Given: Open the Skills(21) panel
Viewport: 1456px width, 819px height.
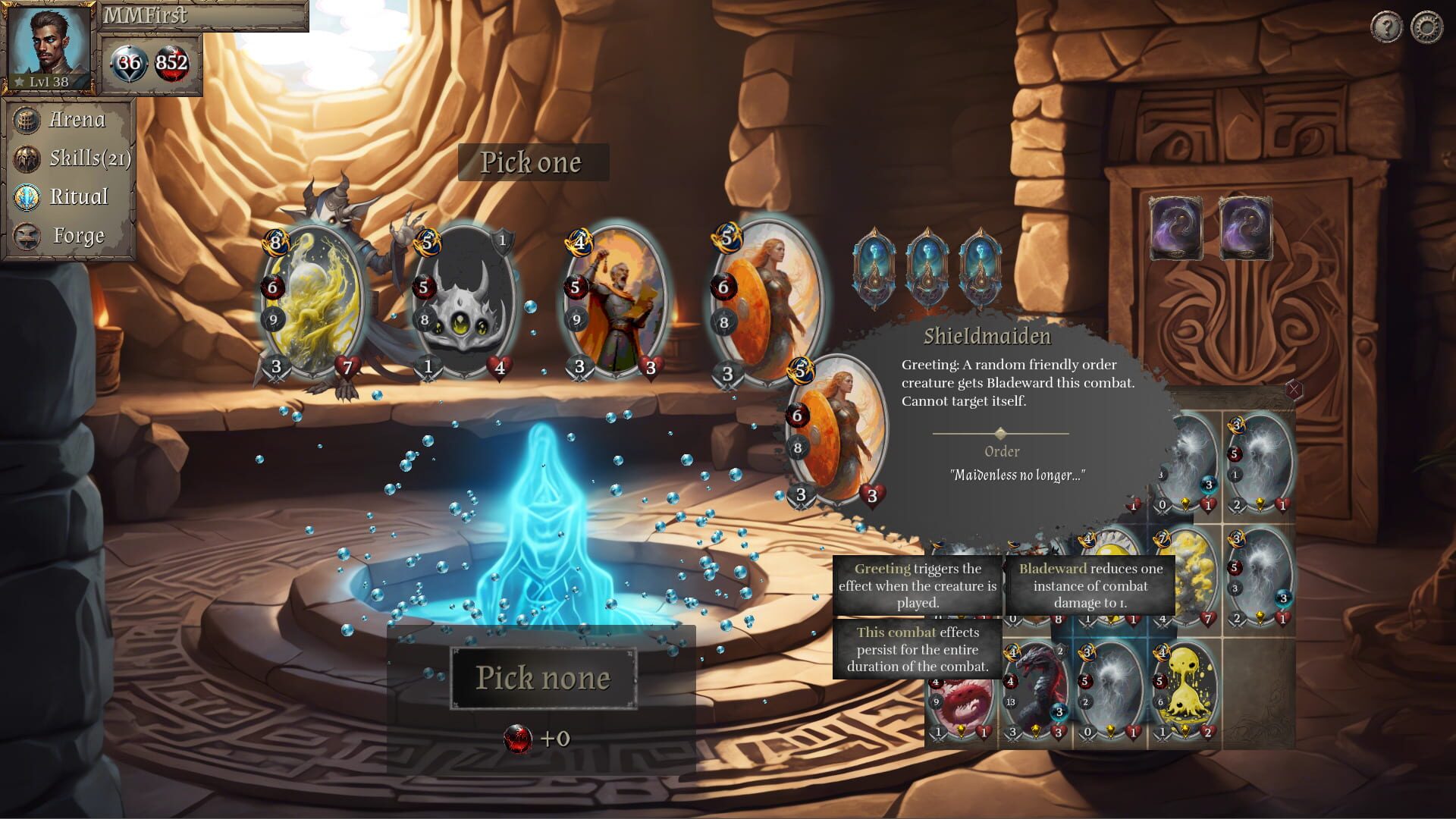Looking at the screenshot, I should [x=87, y=158].
